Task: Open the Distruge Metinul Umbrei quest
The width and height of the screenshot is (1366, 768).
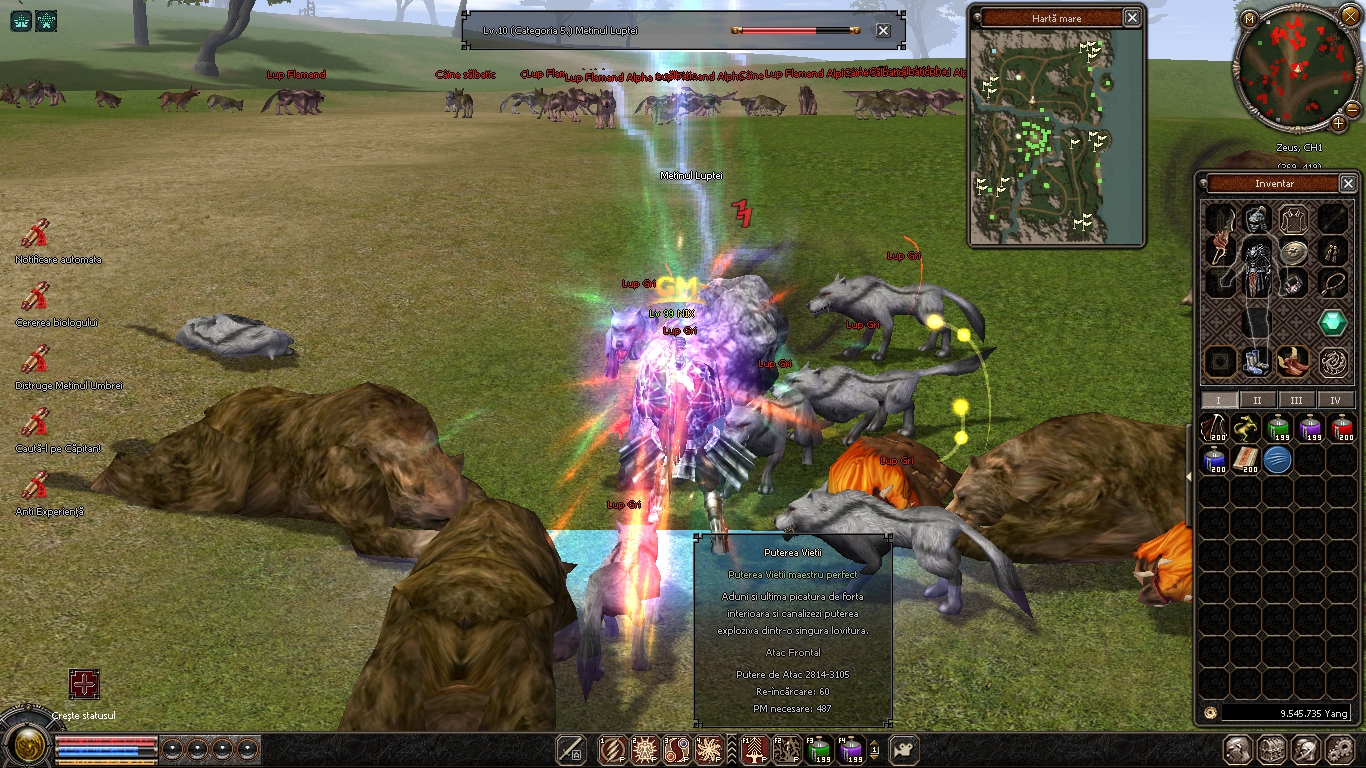Action: (36, 359)
